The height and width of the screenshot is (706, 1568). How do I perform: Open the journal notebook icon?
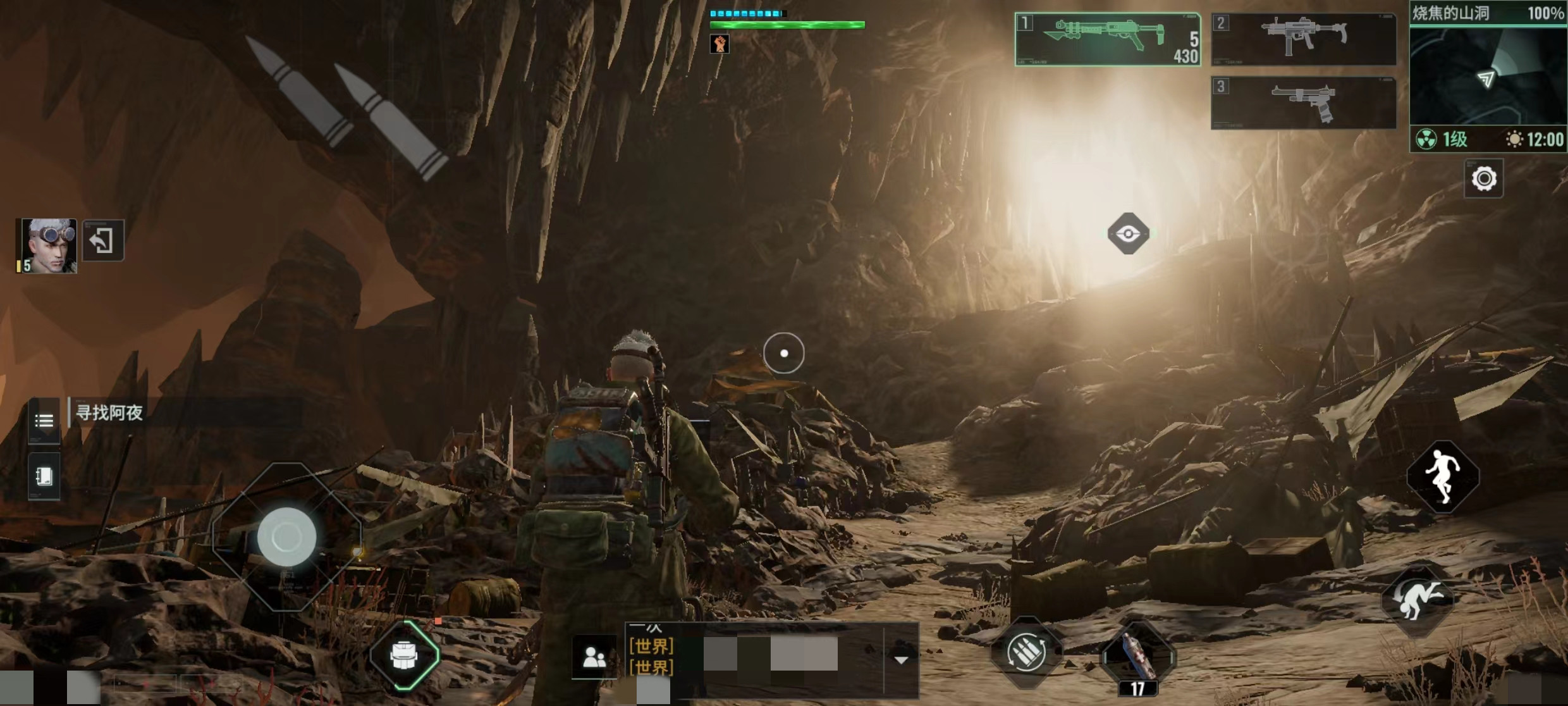tap(44, 476)
